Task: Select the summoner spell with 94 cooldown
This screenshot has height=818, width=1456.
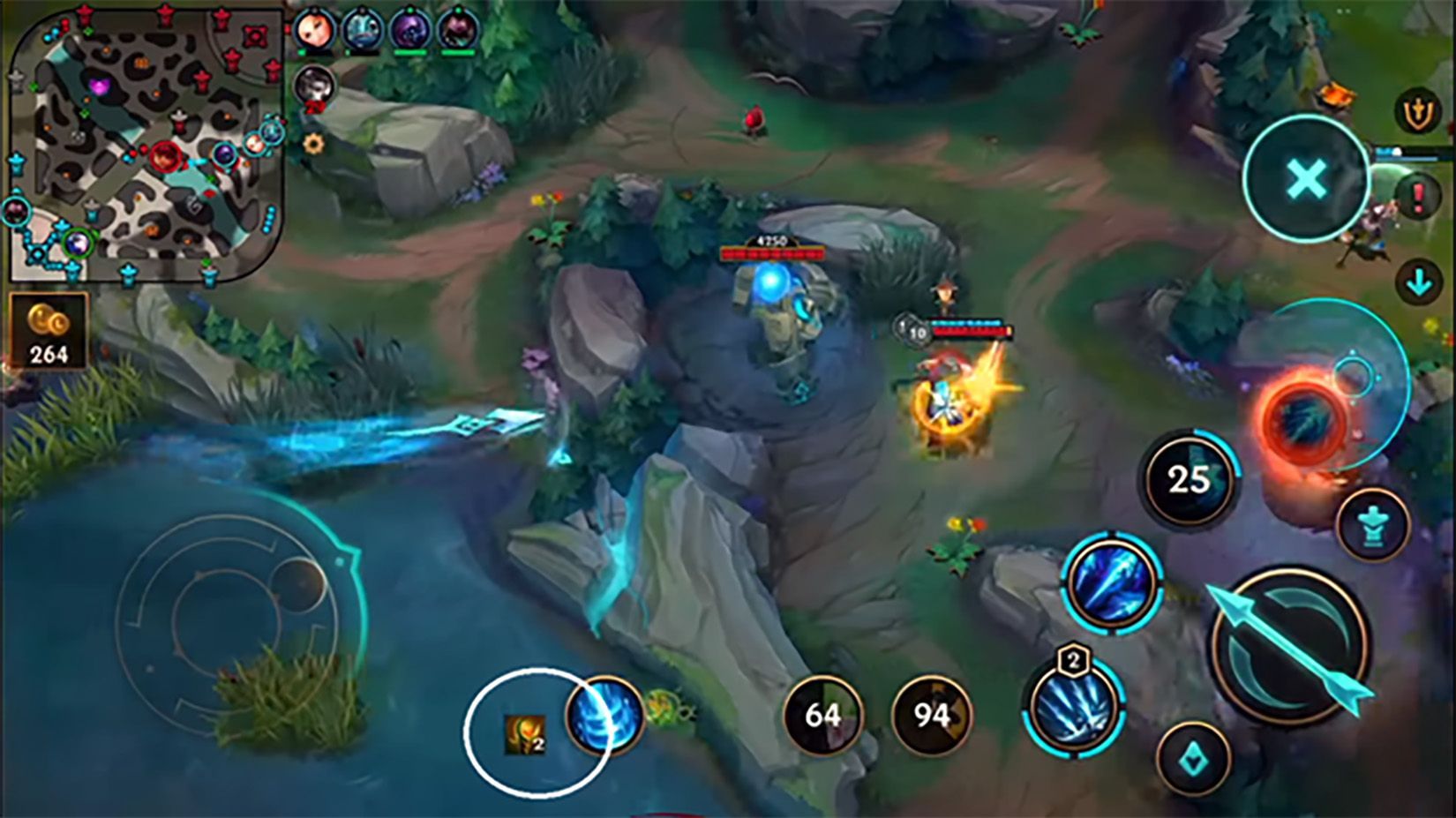Action: coord(931,715)
